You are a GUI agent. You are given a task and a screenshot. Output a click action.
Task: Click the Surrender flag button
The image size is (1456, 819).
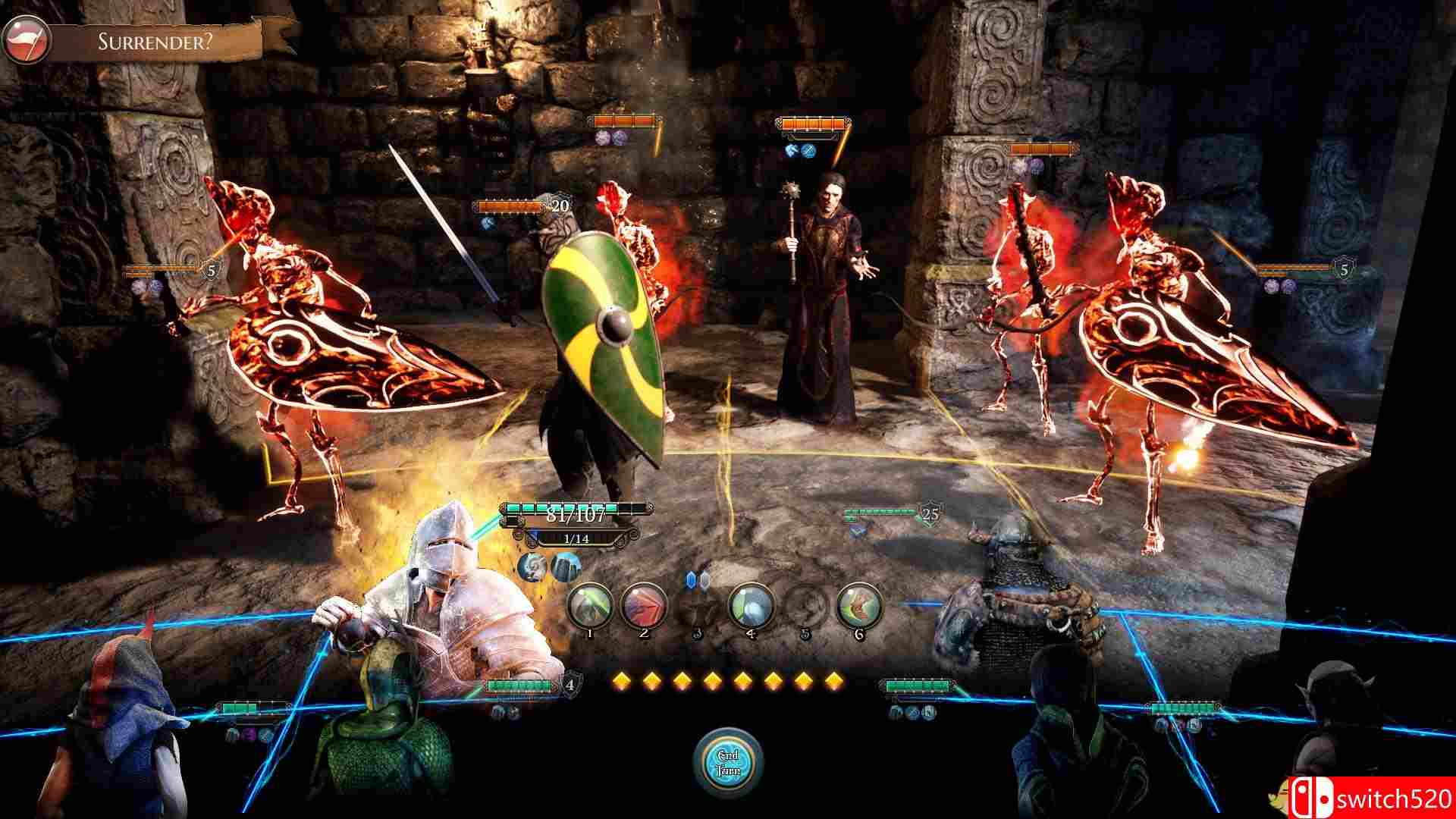pyautogui.click(x=27, y=40)
